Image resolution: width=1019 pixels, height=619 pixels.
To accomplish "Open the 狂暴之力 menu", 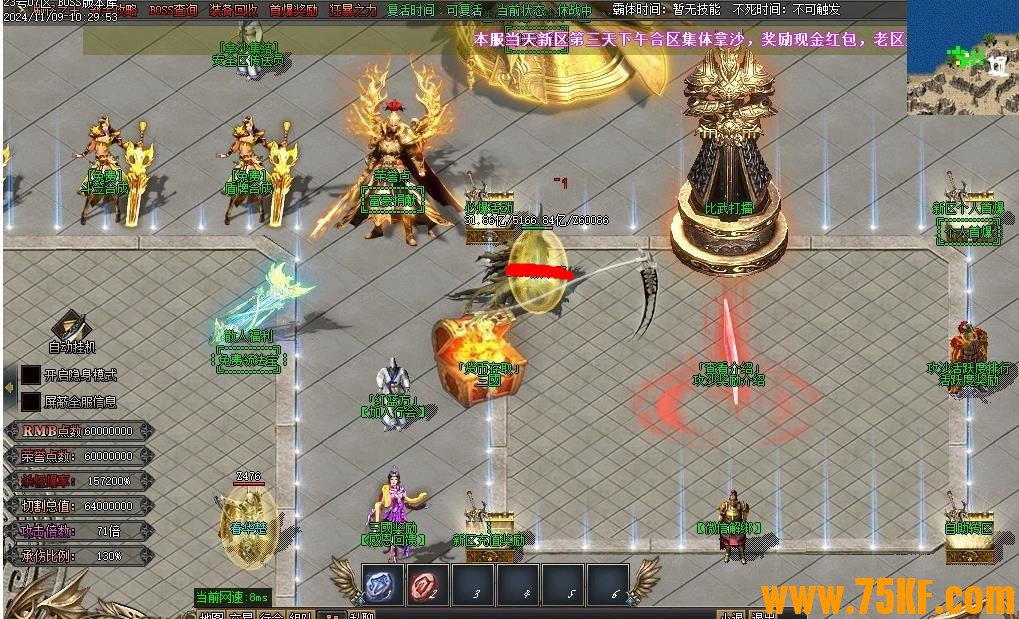I will click(x=352, y=10).
